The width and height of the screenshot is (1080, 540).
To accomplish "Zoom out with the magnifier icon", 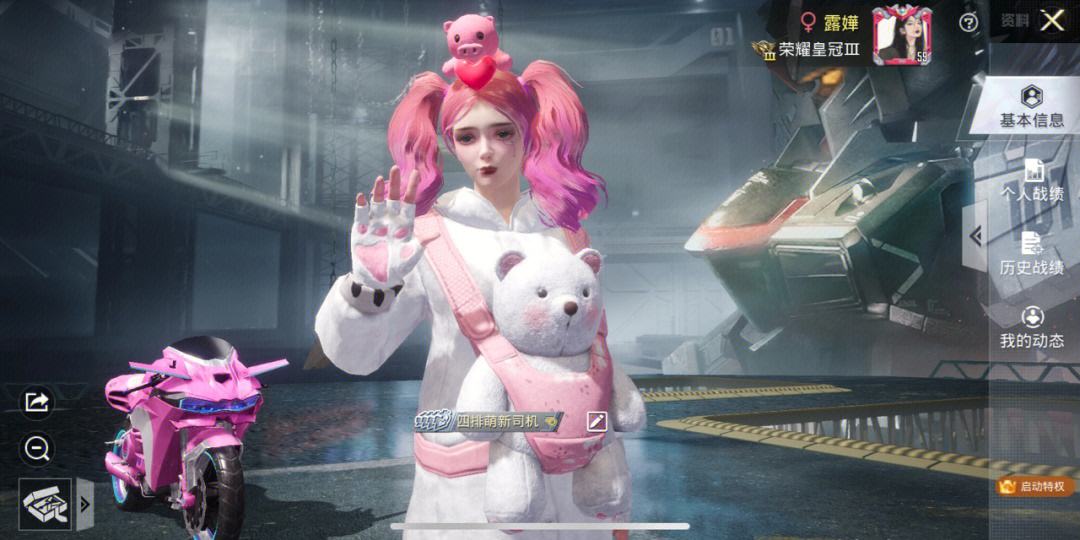I will pyautogui.click(x=37, y=449).
